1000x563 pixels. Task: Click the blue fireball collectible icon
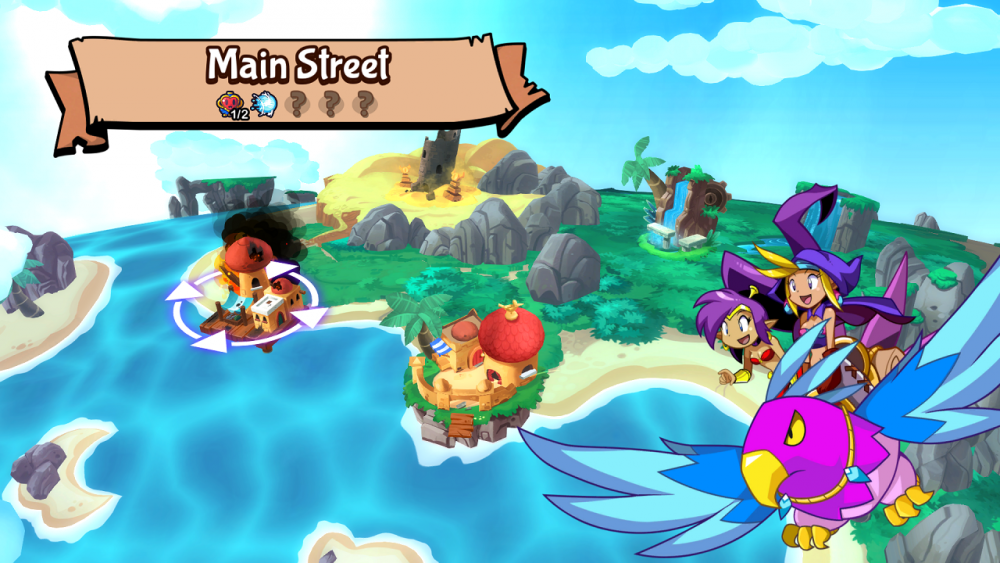coord(264,104)
